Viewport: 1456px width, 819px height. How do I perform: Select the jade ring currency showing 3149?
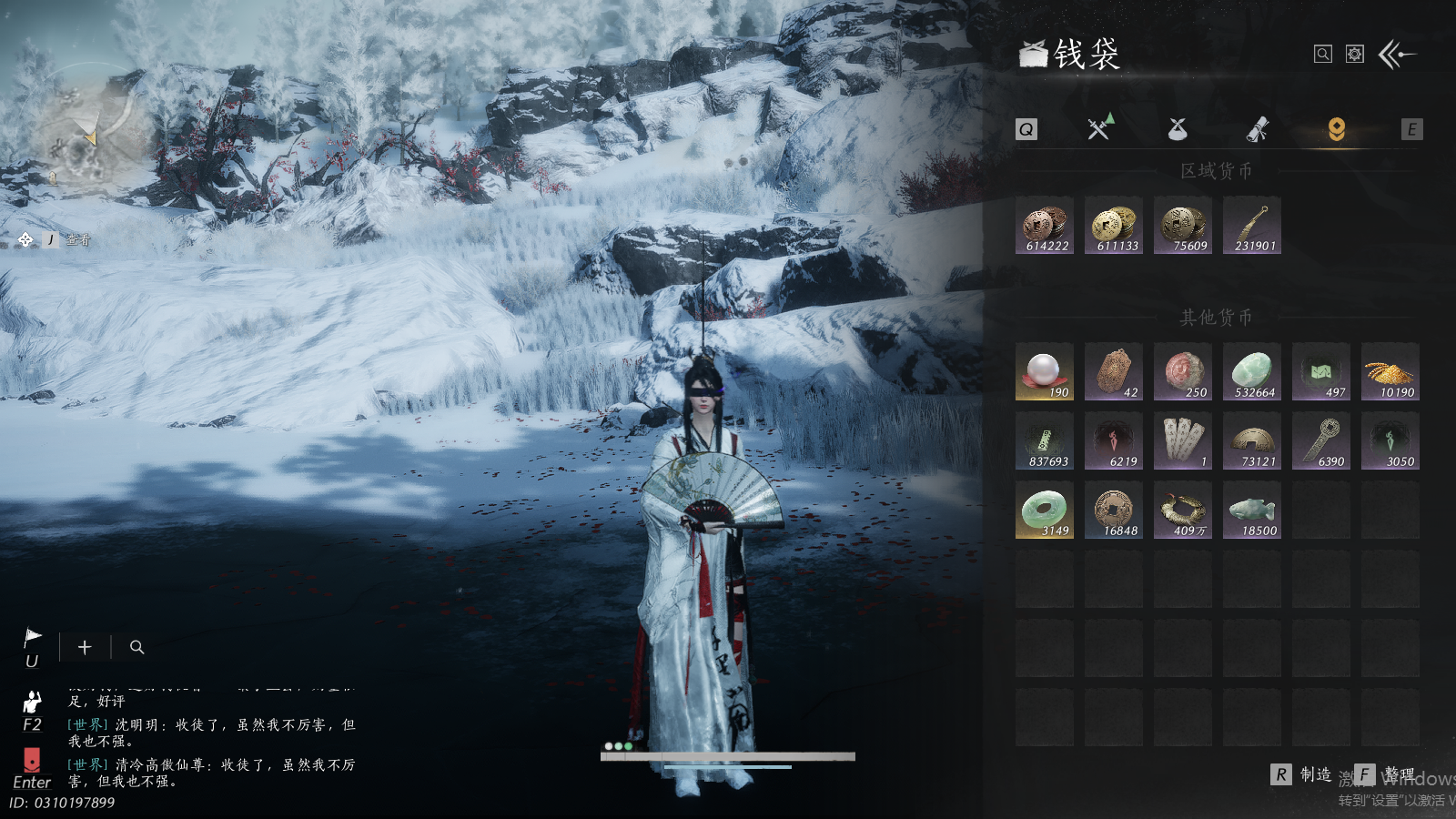(x=1045, y=511)
